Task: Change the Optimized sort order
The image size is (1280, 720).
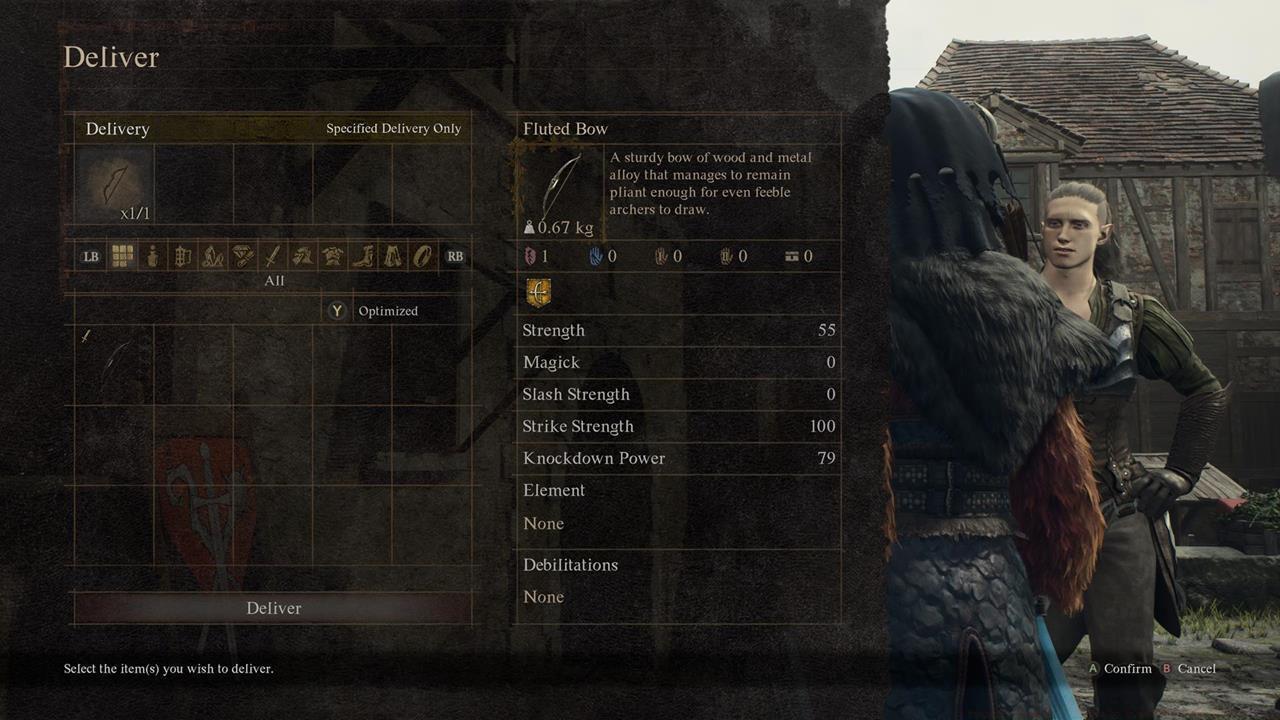Action: pos(374,311)
